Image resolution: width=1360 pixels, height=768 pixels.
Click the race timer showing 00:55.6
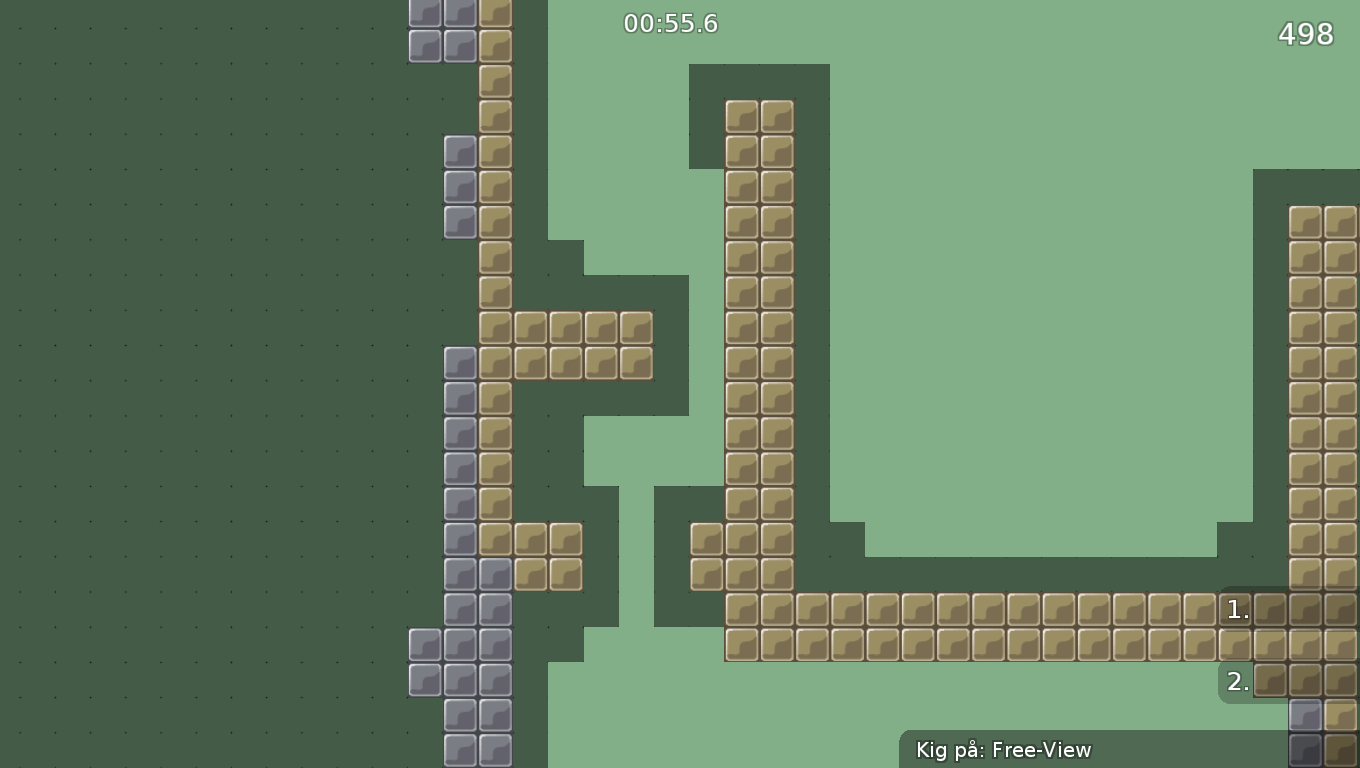[670, 23]
